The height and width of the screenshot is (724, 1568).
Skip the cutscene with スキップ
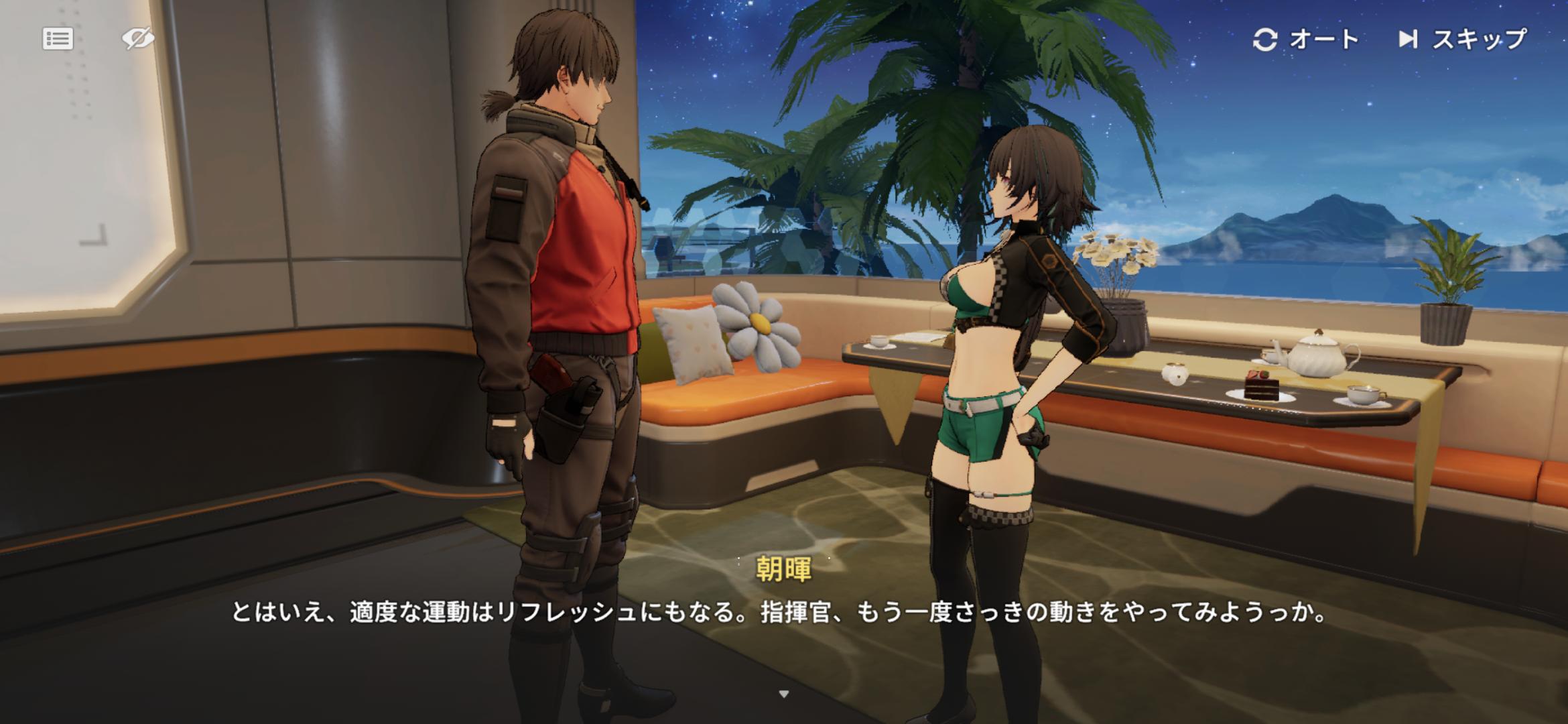point(1462,40)
